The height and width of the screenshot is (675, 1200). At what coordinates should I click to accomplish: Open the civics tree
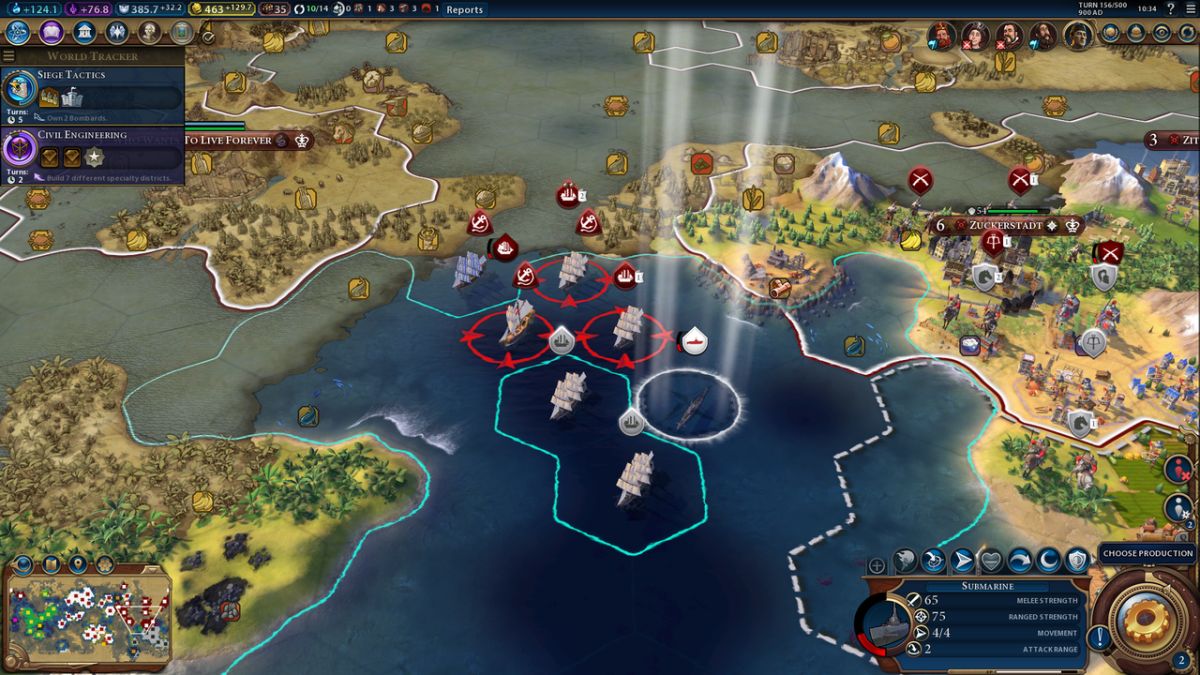(x=51, y=32)
